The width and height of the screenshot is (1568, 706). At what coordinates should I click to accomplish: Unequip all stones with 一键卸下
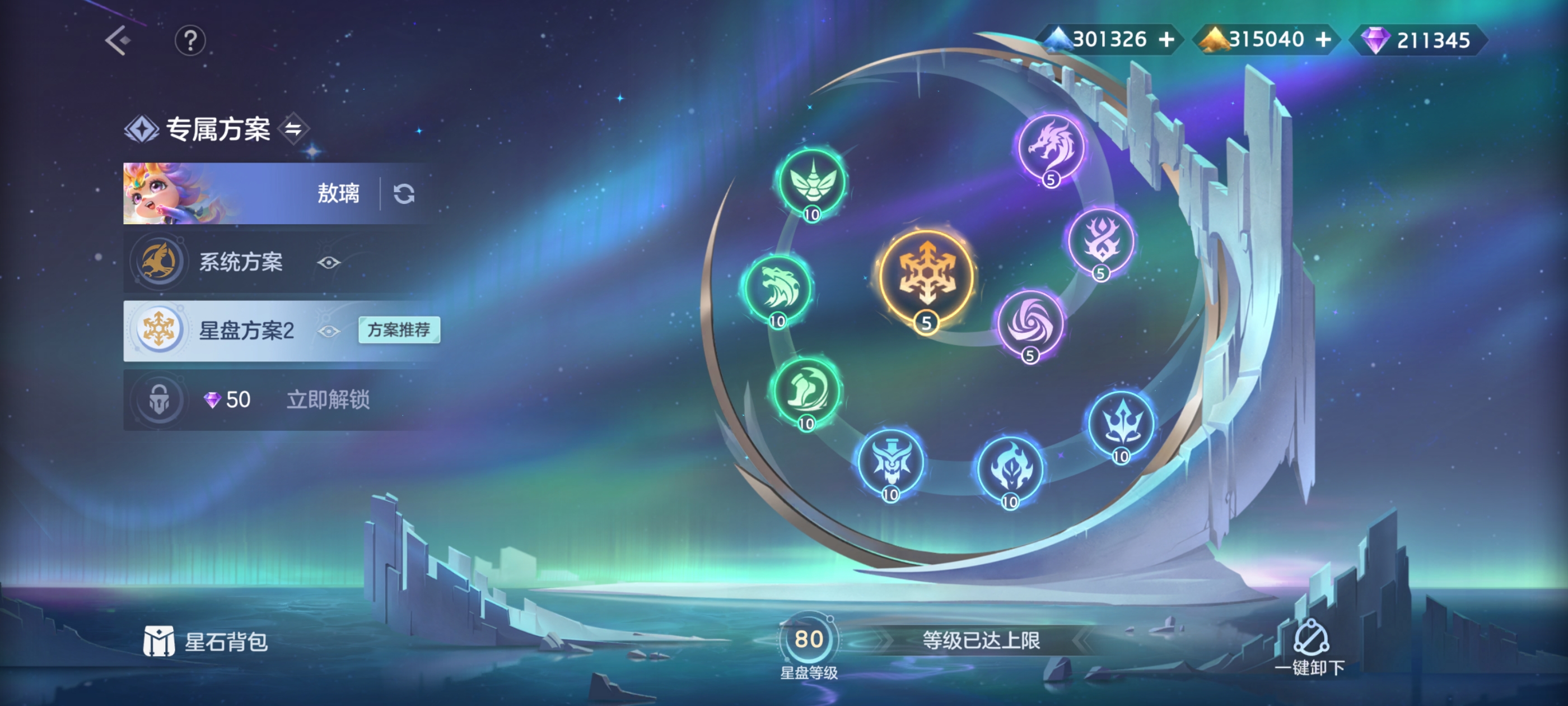(x=1310, y=648)
